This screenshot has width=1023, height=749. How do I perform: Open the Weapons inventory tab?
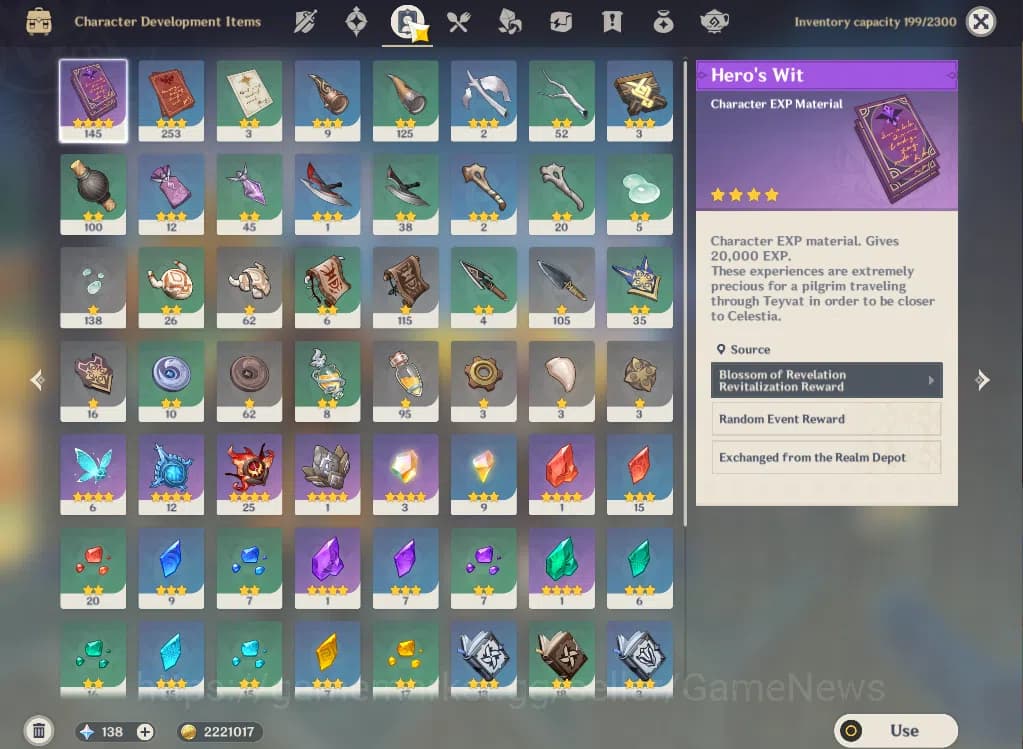306,21
